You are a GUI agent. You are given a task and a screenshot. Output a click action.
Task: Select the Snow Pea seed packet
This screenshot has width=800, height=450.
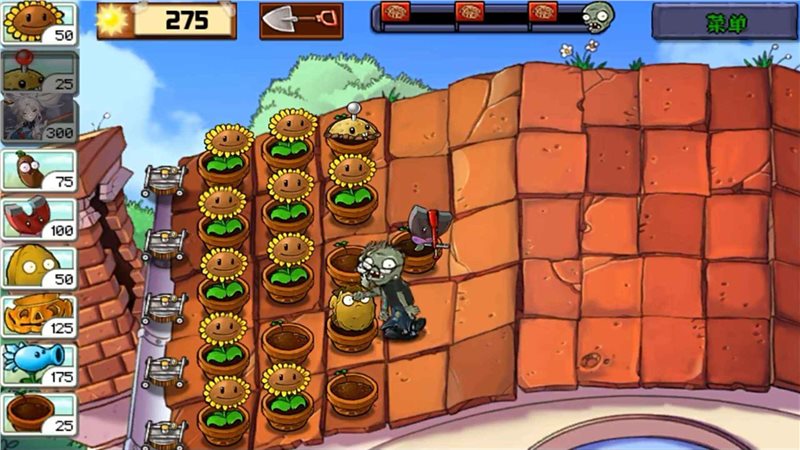pyautogui.click(x=38, y=364)
